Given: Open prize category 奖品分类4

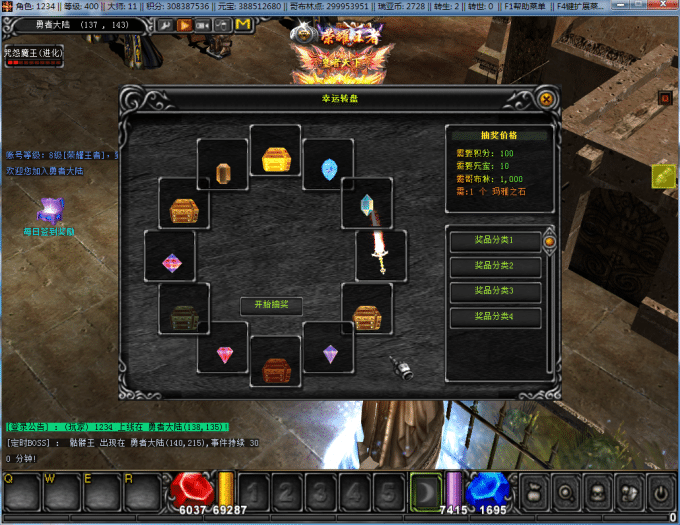Looking at the screenshot, I should coord(495,317).
